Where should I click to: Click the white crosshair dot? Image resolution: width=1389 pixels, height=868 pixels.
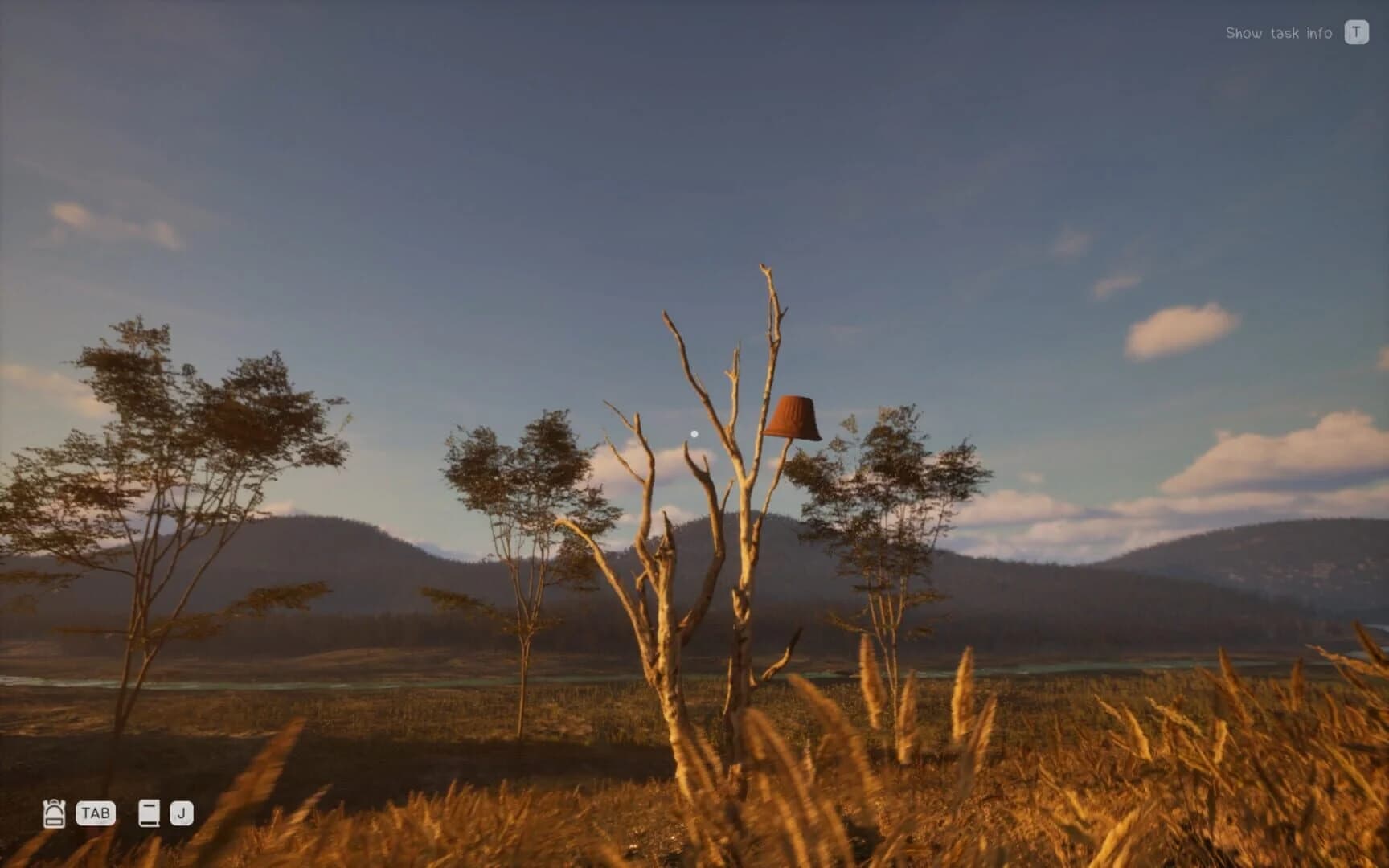pos(694,432)
